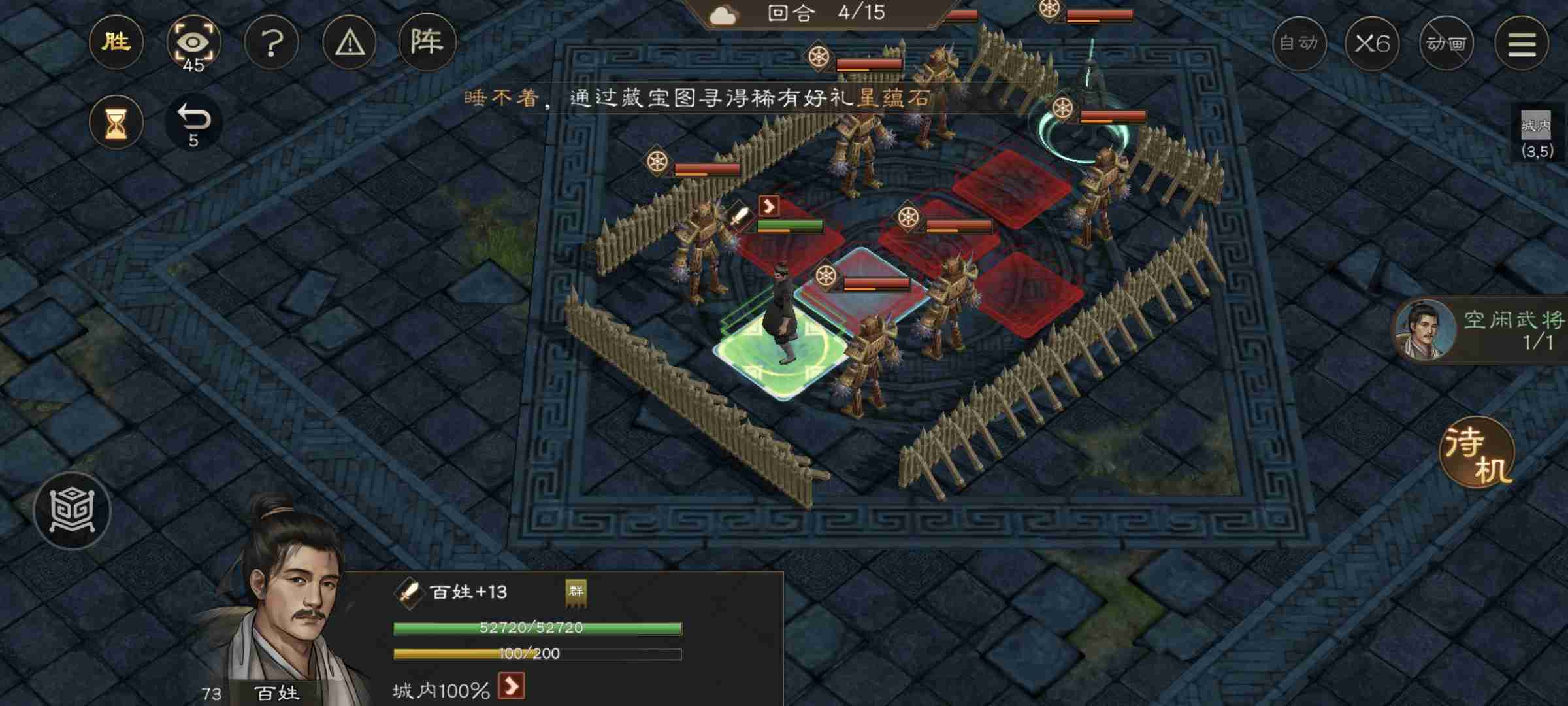
Task: Open the ? help guide
Action: coord(272,42)
